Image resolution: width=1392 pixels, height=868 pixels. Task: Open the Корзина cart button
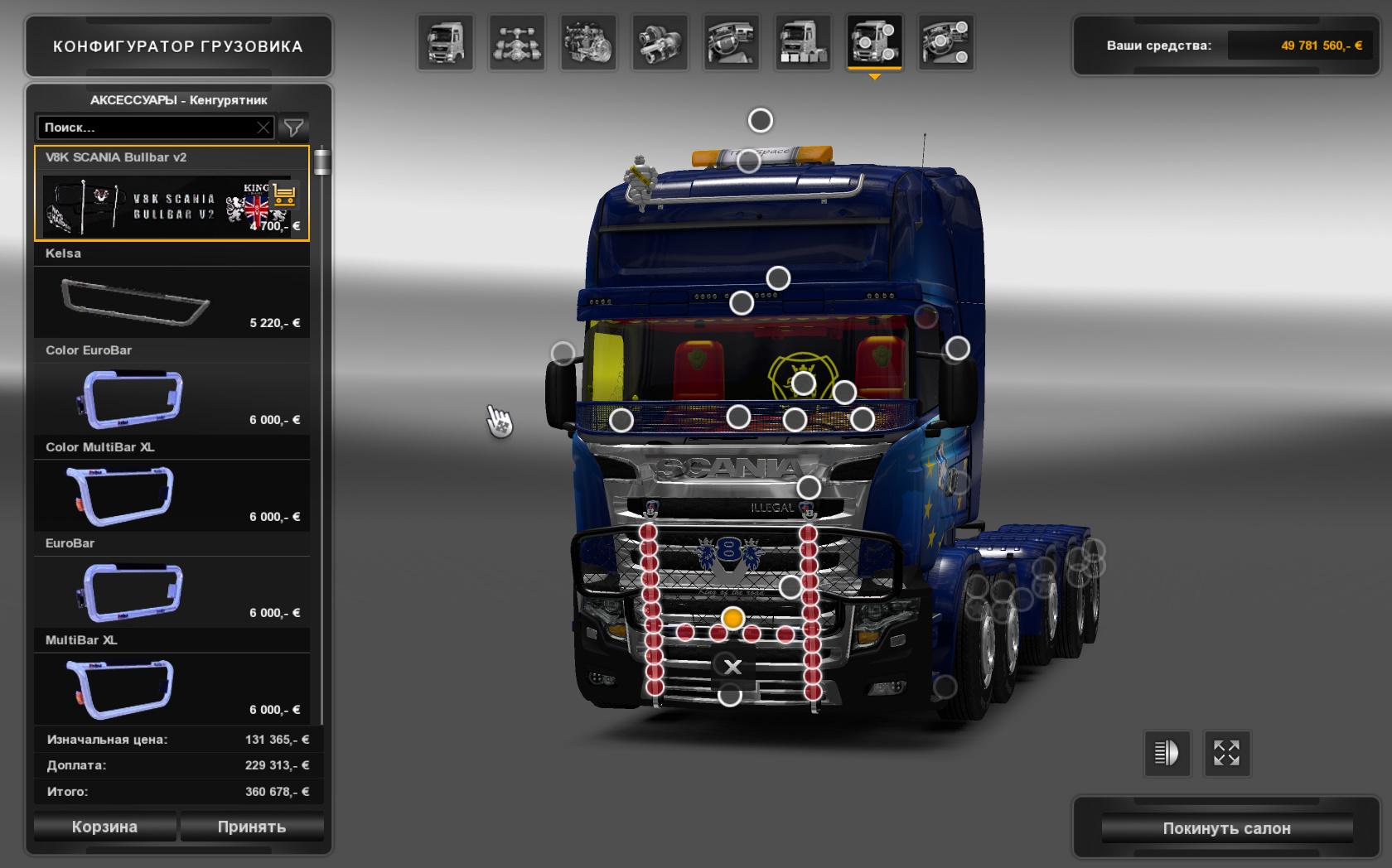pyautogui.click(x=104, y=827)
